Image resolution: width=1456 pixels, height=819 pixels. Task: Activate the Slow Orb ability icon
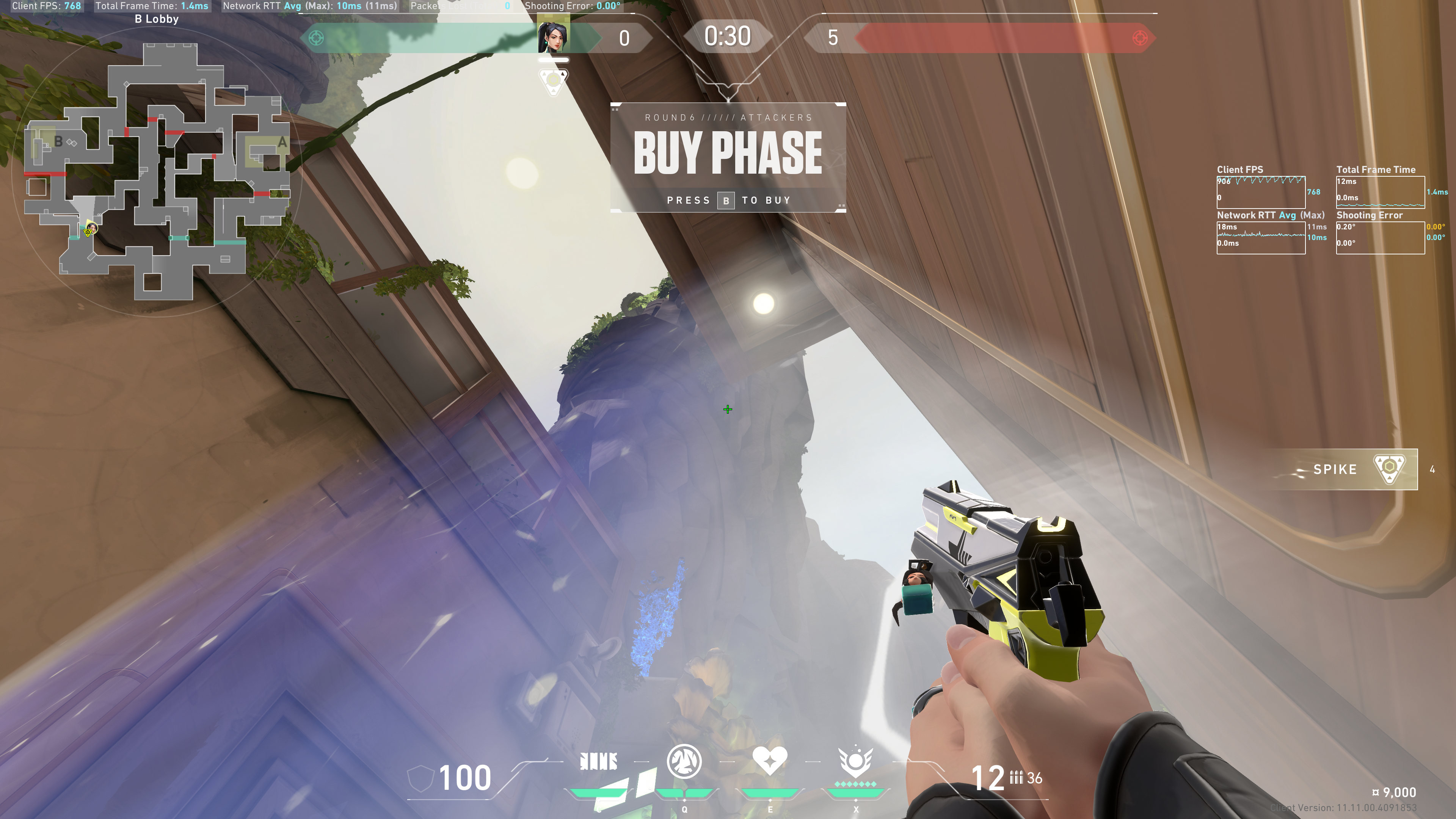pyautogui.click(x=684, y=761)
